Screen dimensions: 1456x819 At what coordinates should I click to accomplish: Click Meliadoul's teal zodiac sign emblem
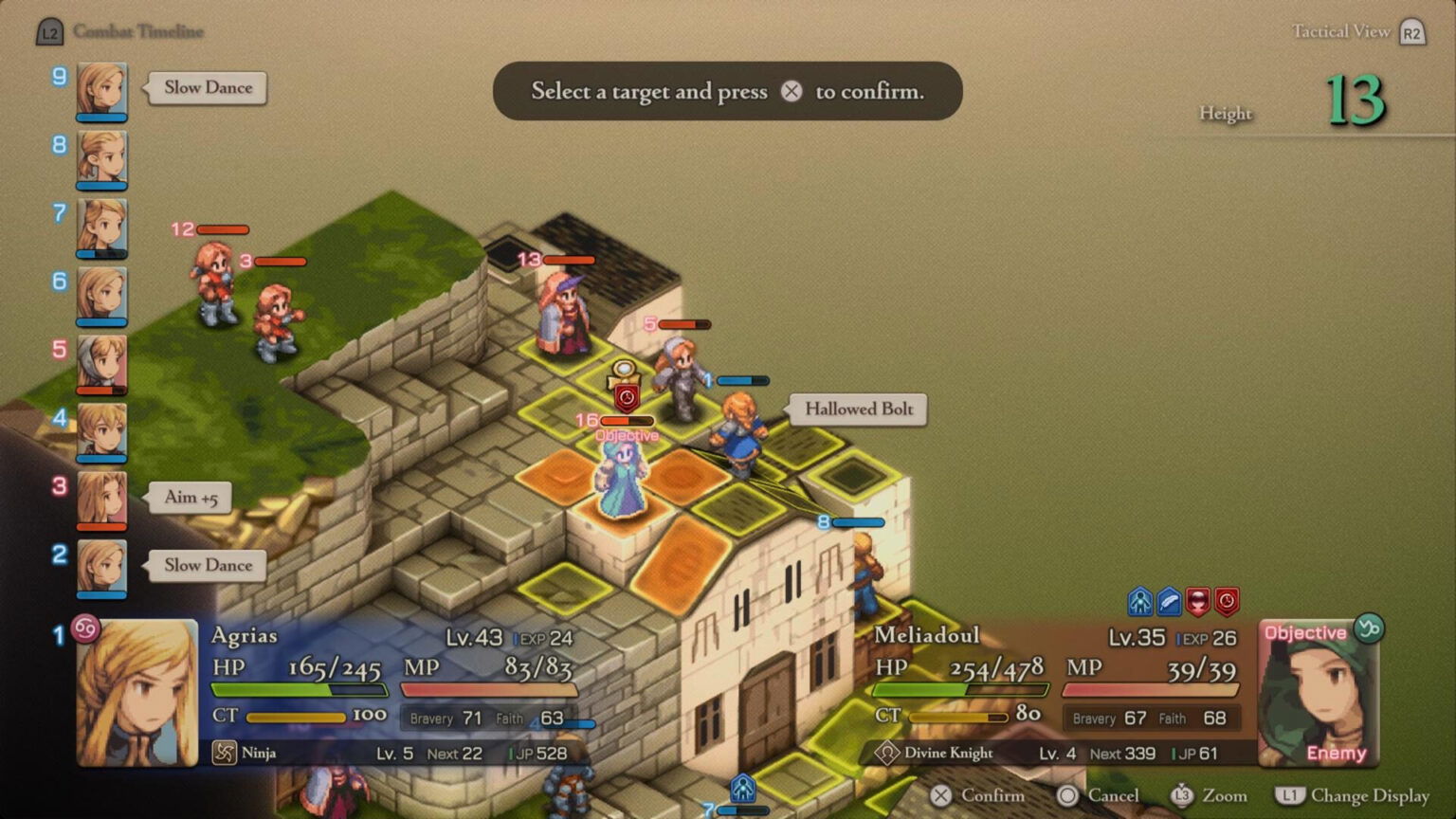coord(1367,629)
